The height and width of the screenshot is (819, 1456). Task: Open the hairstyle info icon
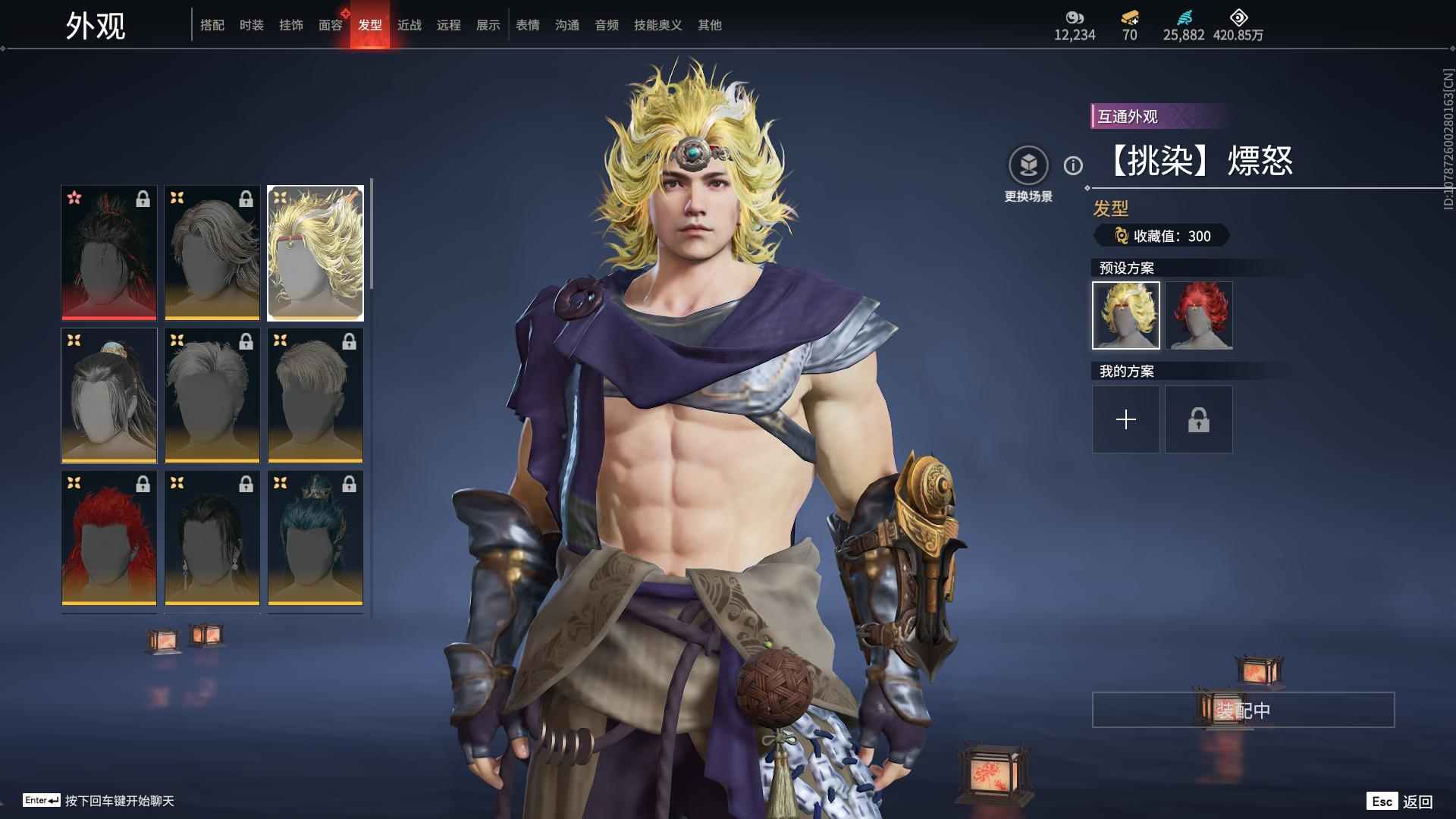click(1073, 165)
